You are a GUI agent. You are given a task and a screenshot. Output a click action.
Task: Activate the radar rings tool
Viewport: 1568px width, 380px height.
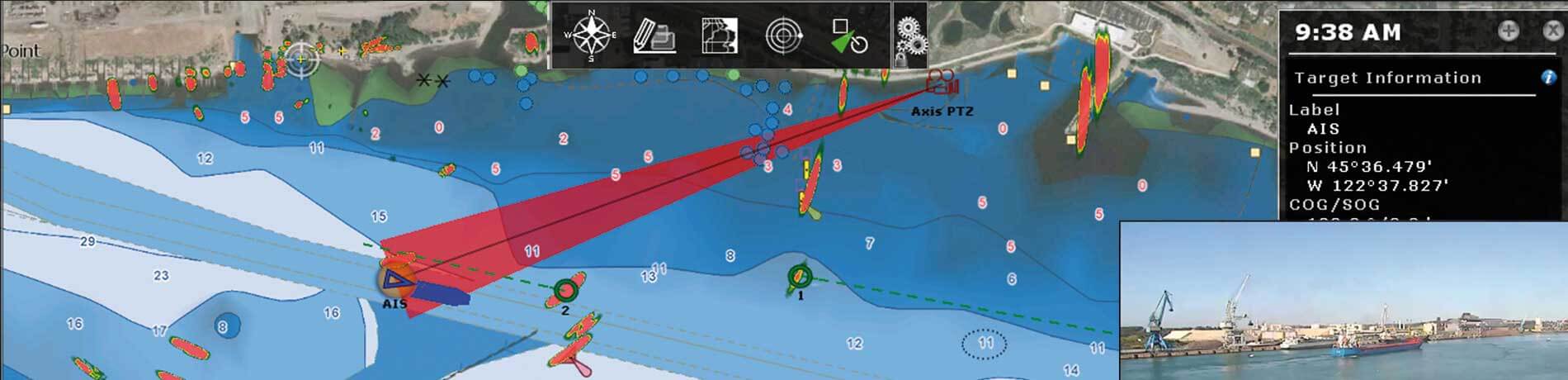tap(783, 36)
